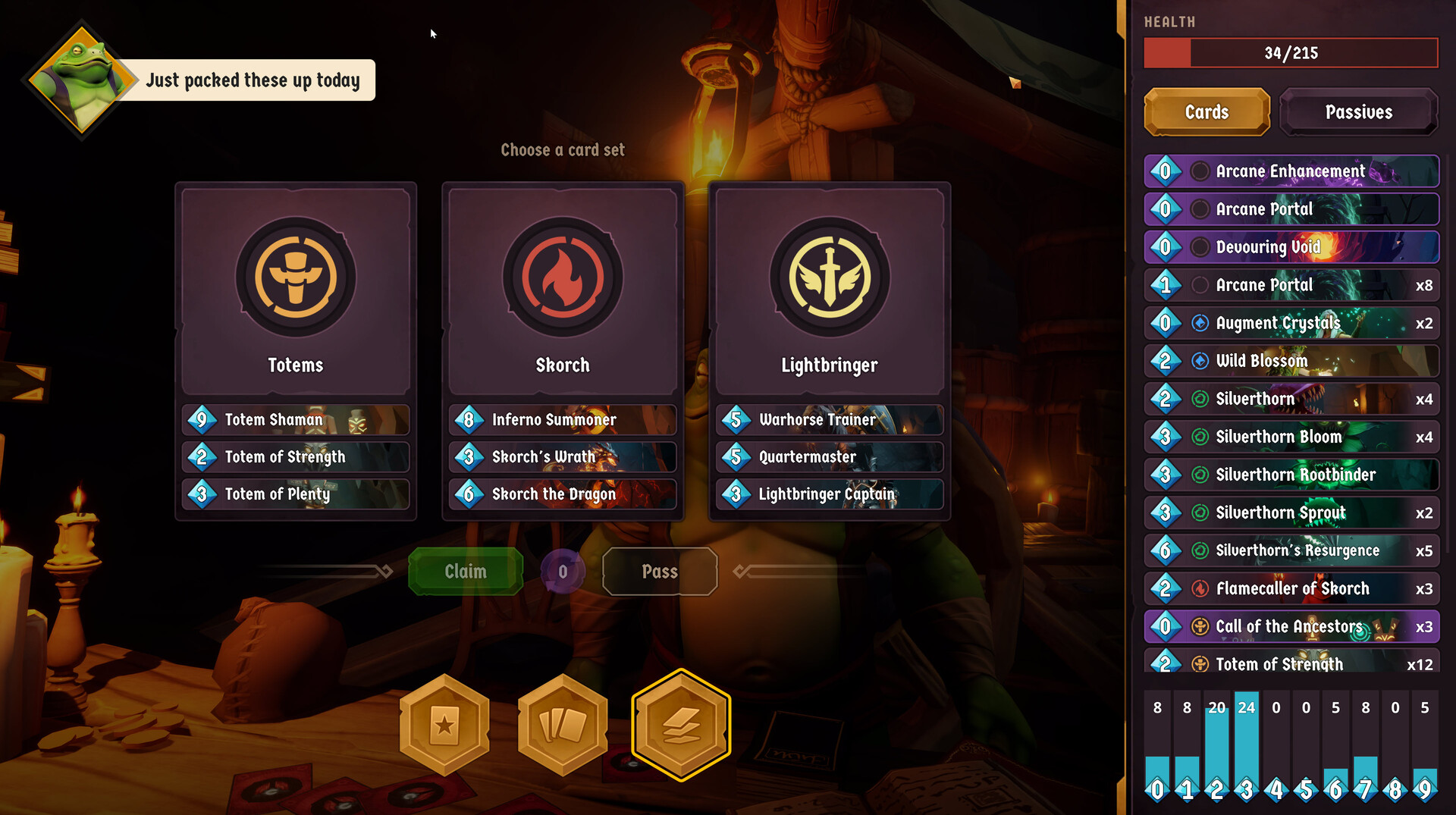Select the Lightbringer sword set icon
This screenshot has height=815, width=1456.
coord(829,279)
